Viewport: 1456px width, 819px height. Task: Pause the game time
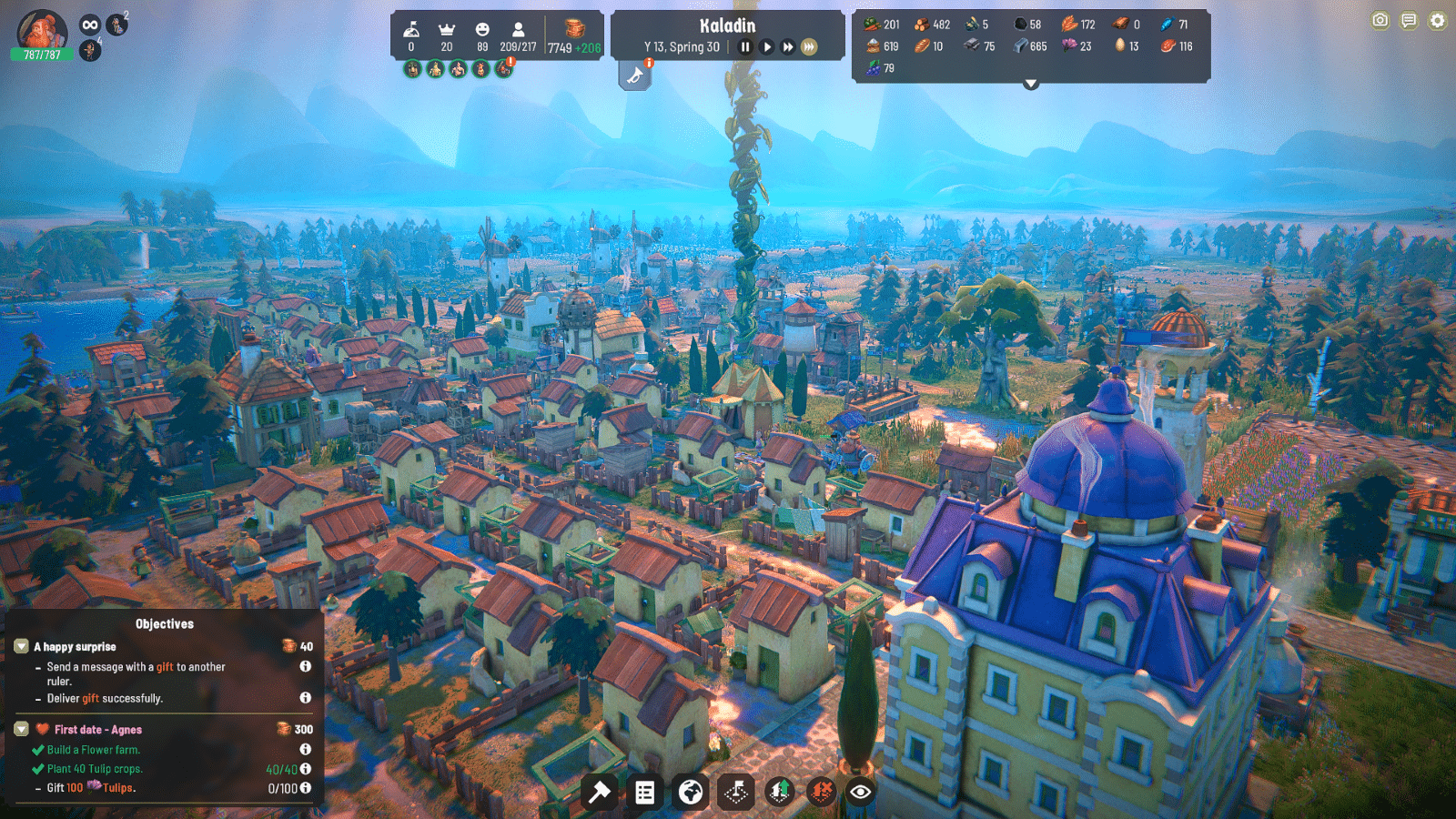click(745, 45)
